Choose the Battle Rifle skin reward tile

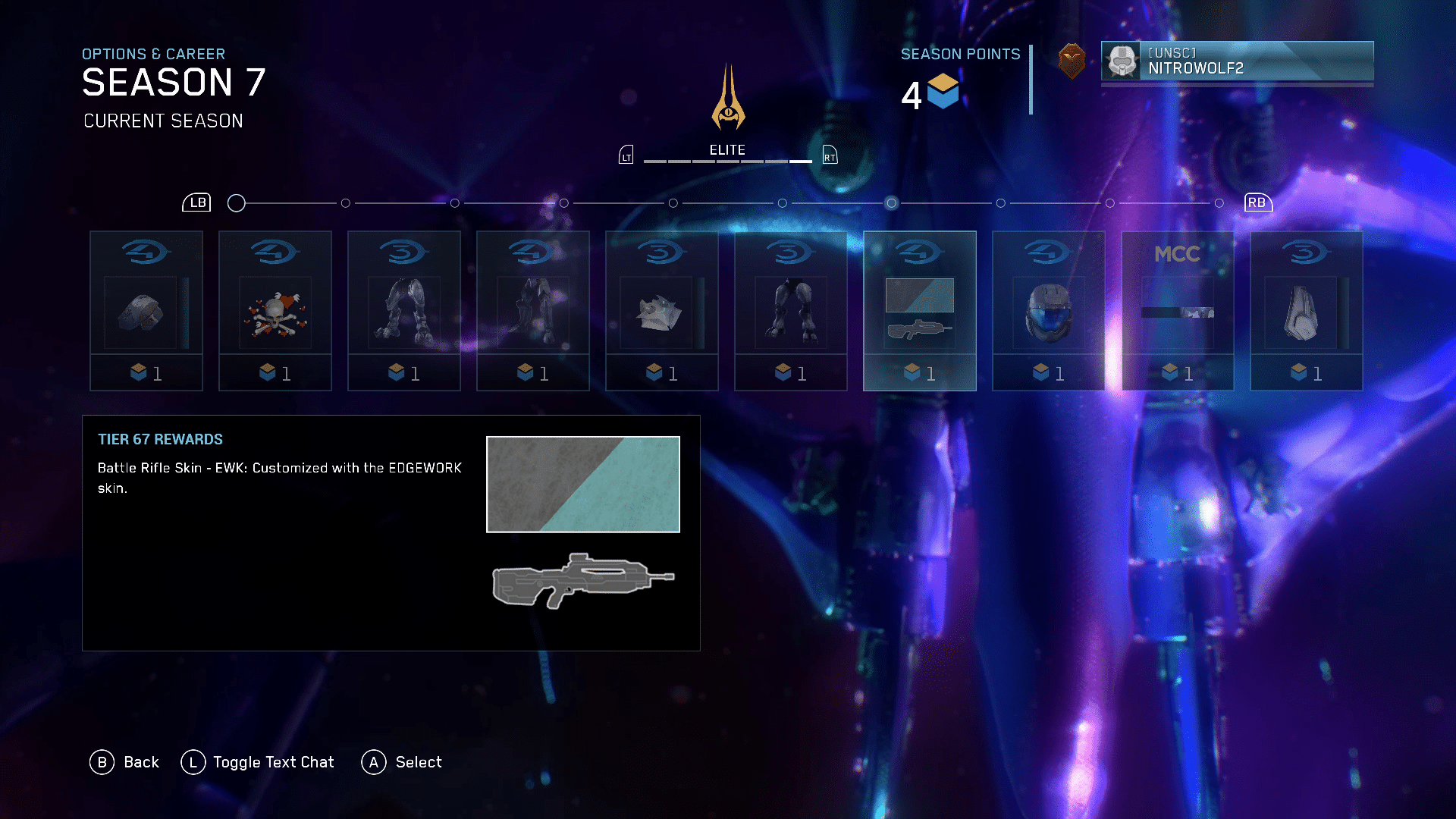coord(919,311)
